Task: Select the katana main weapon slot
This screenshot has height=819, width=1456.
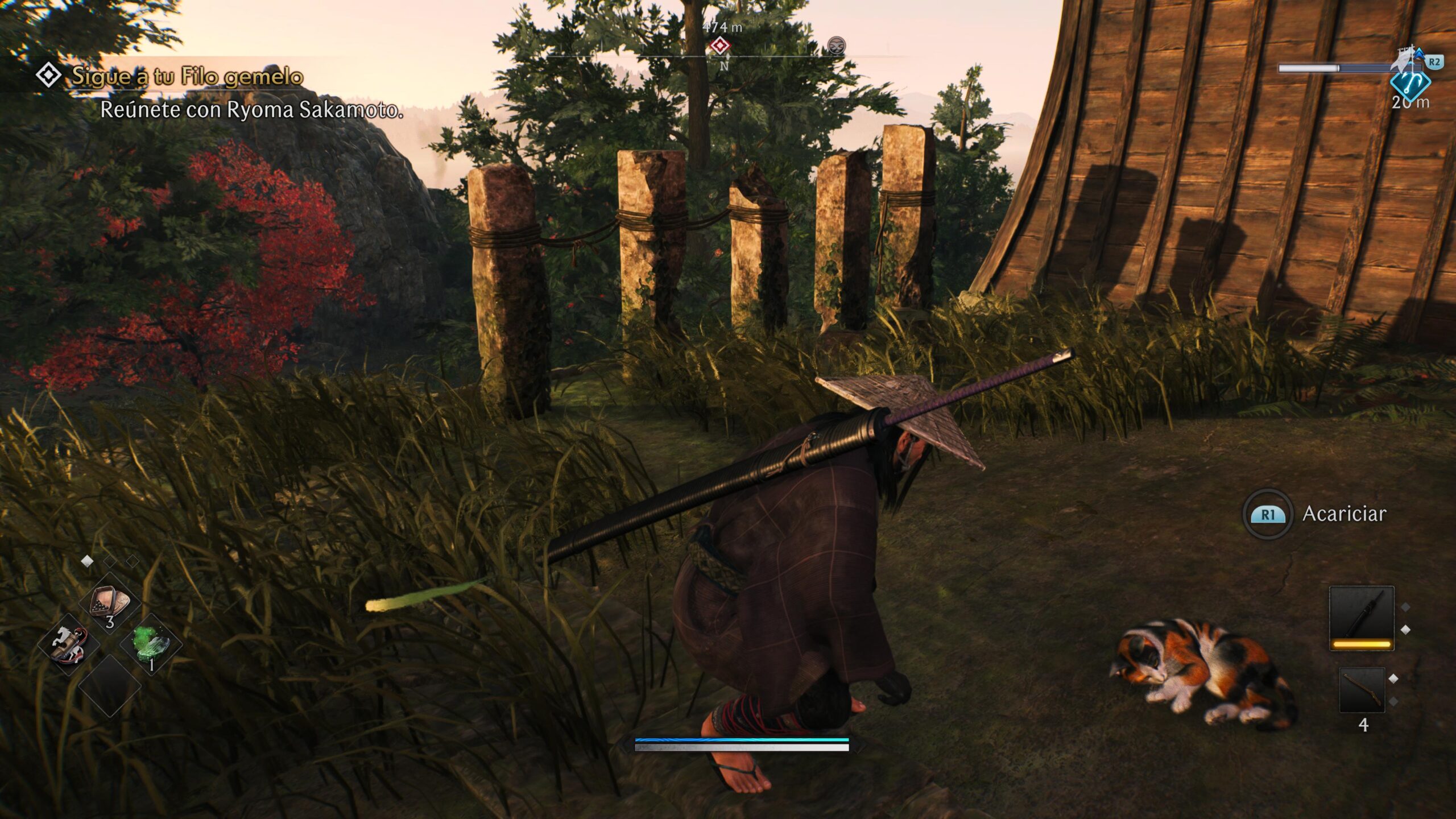Action: tap(1362, 618)
